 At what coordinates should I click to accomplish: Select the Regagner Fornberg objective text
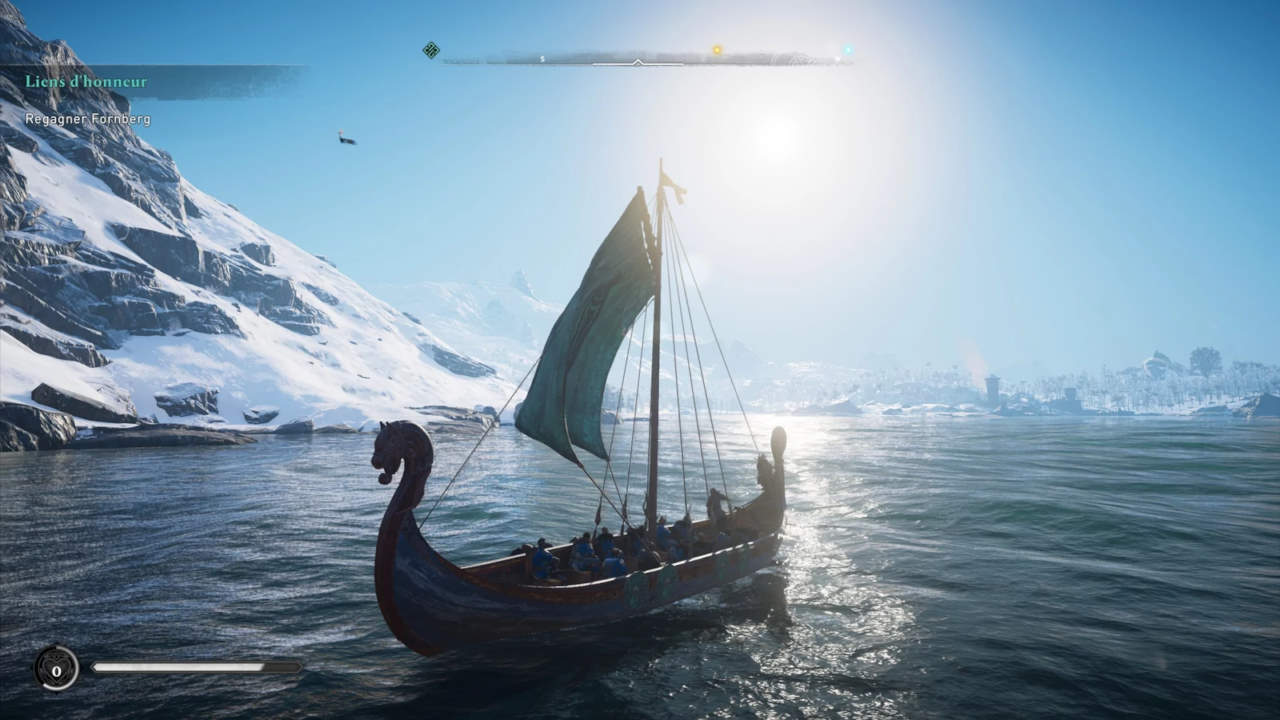click(88, 119)
